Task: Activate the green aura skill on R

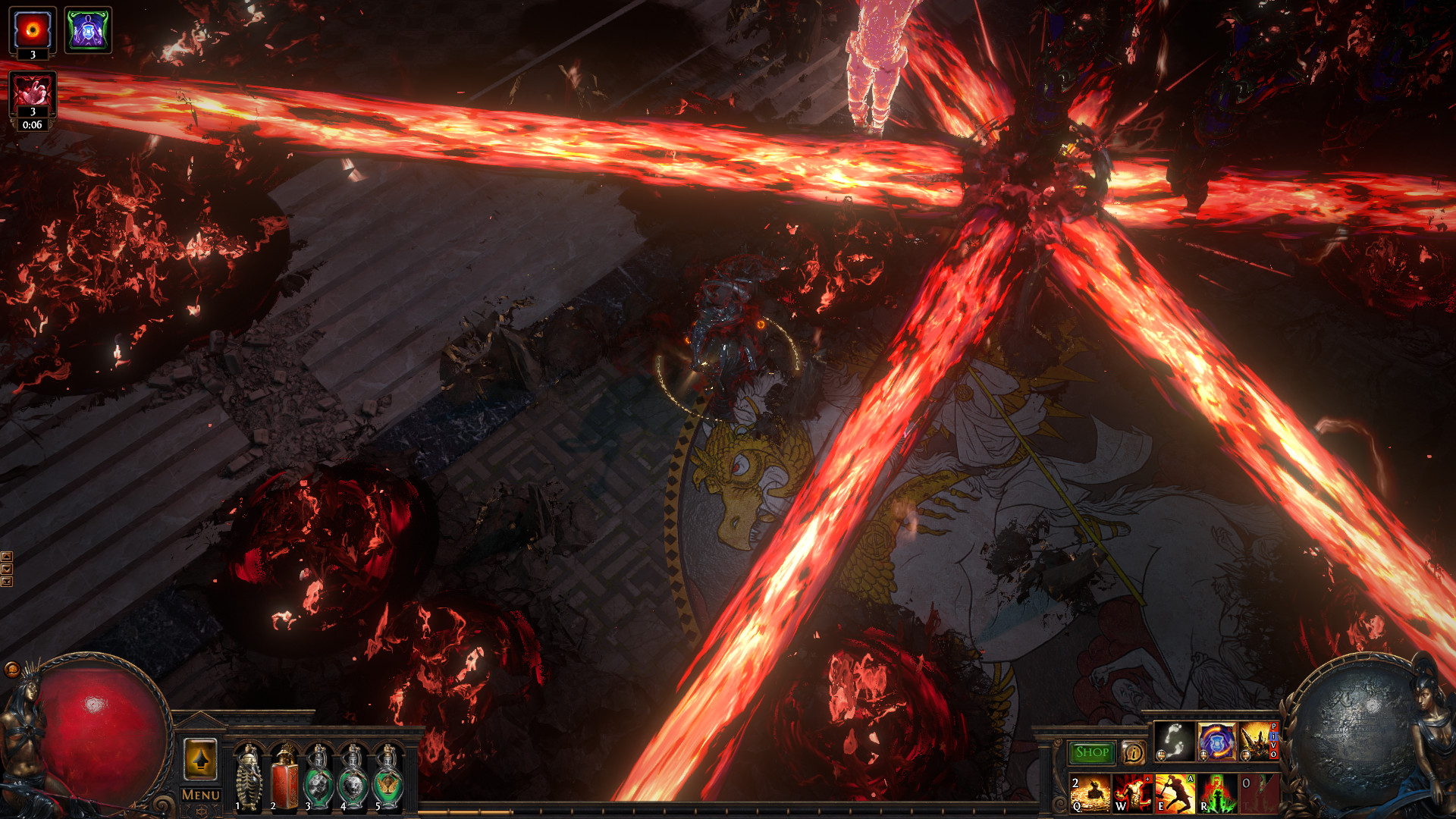Action: point(1215,795)
